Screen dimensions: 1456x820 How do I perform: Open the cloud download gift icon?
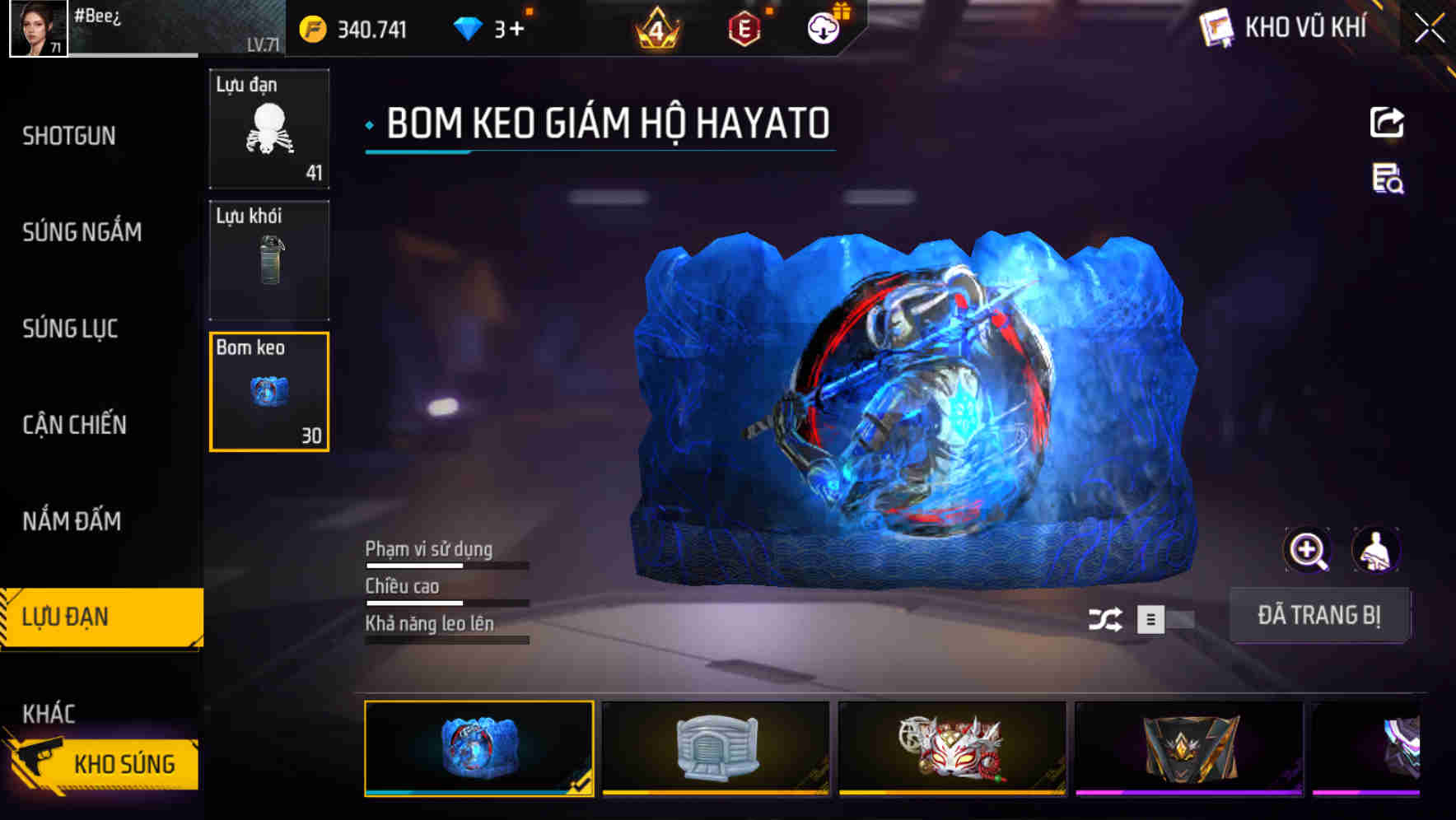(x=822, y=27)
